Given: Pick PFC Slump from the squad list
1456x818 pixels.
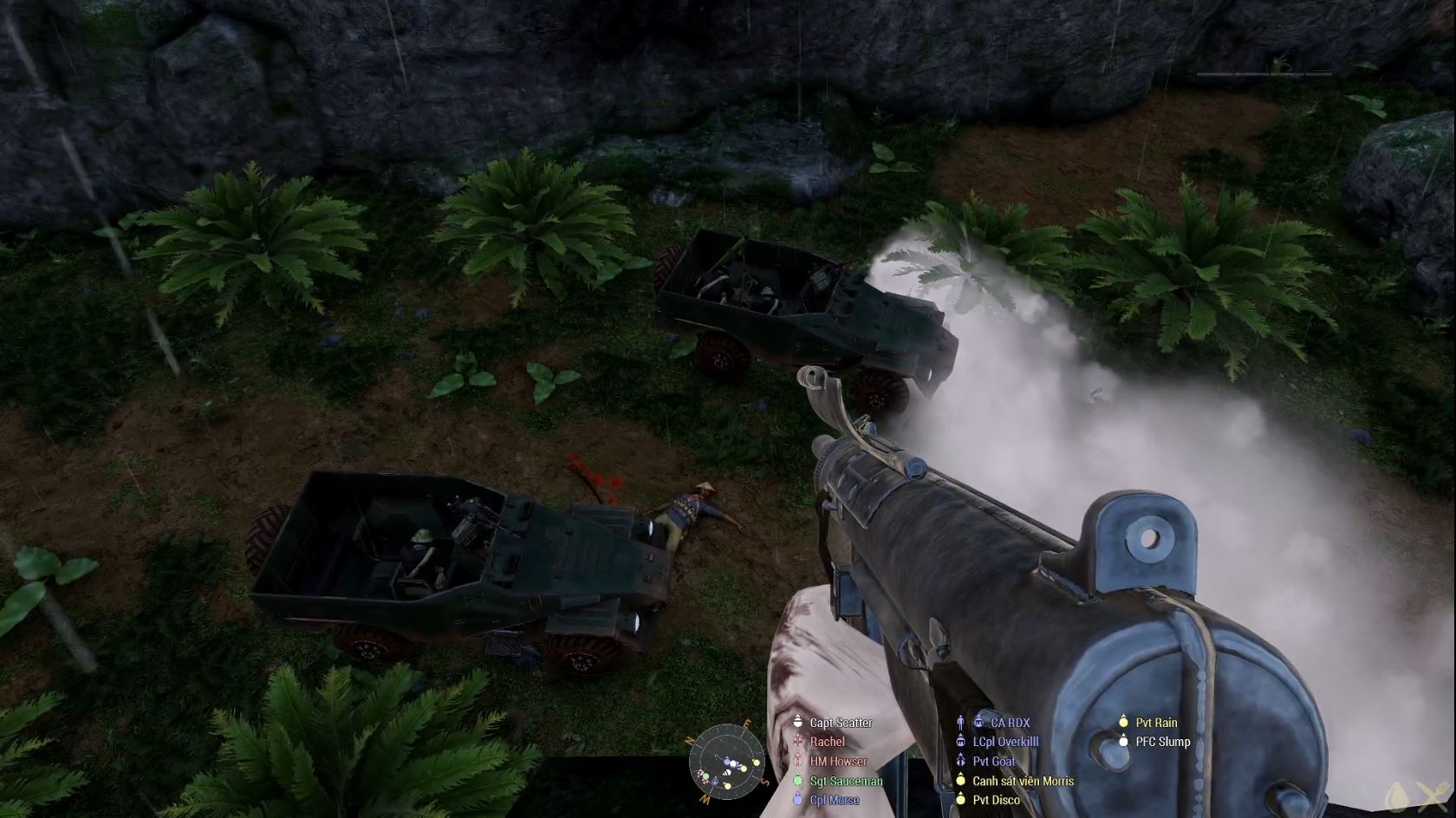Looking at the screenshot, I should pyautogui.click(x=1162, y=742).
